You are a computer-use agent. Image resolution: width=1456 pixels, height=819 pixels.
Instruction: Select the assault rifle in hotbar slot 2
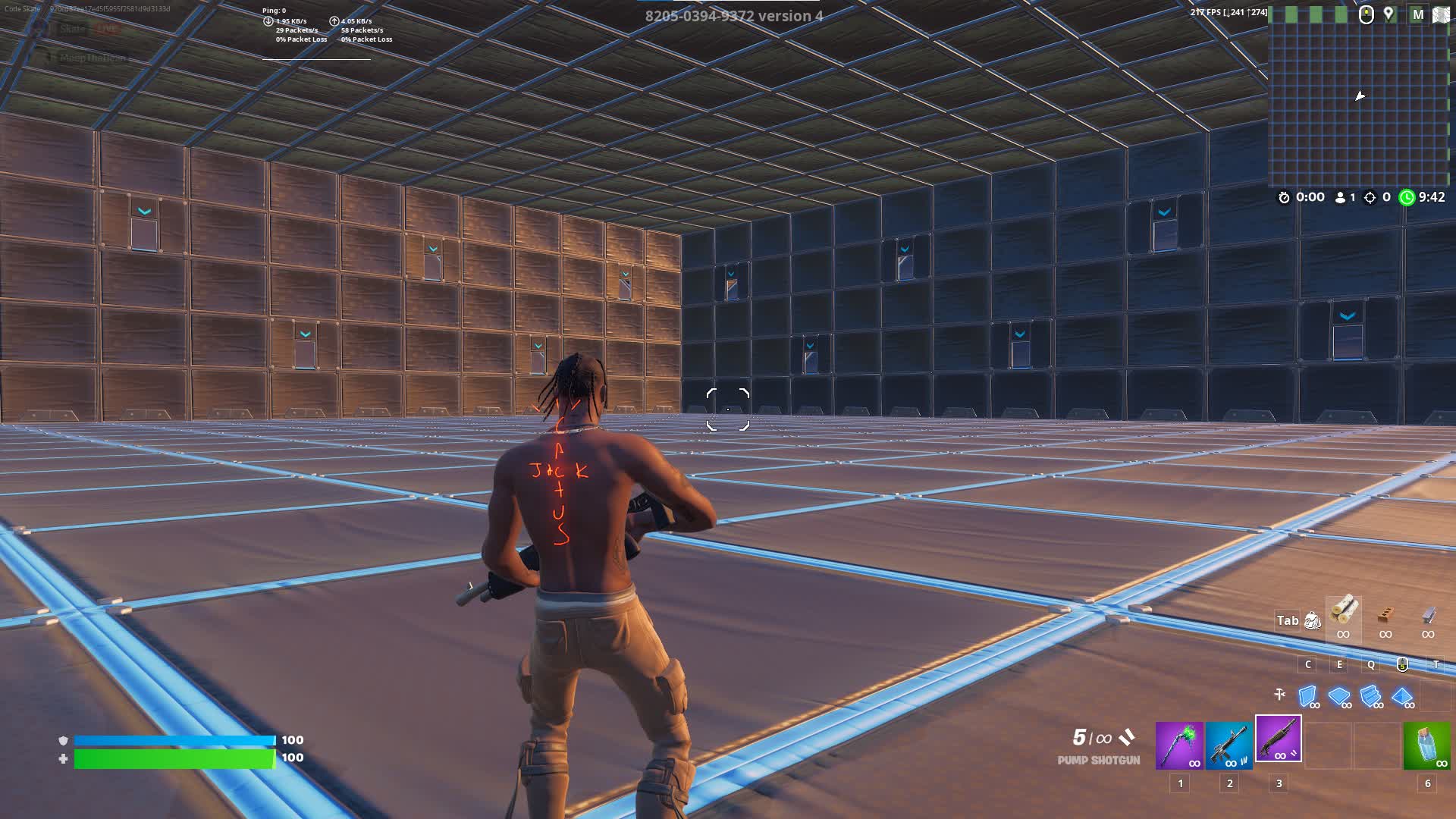[1228, 747]
